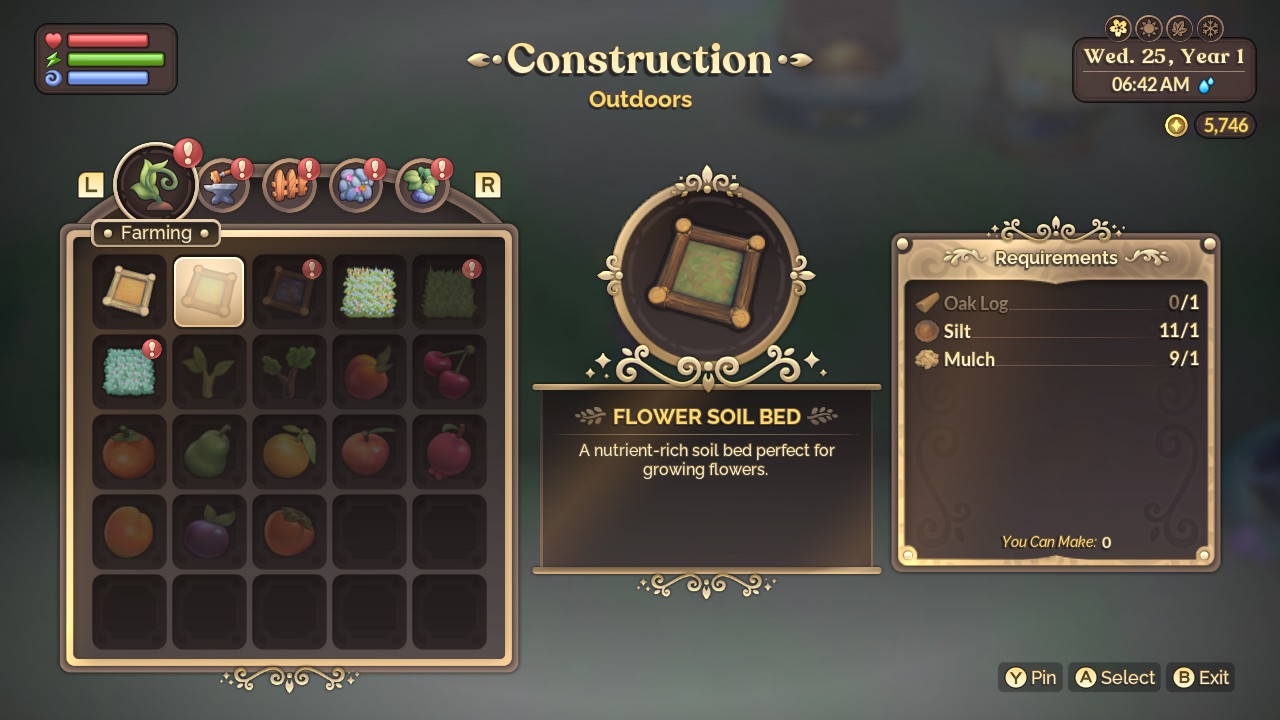The width and height of the screenshot is (1280, 720).
Task: Open the Berries category icon
Action: 421,185
